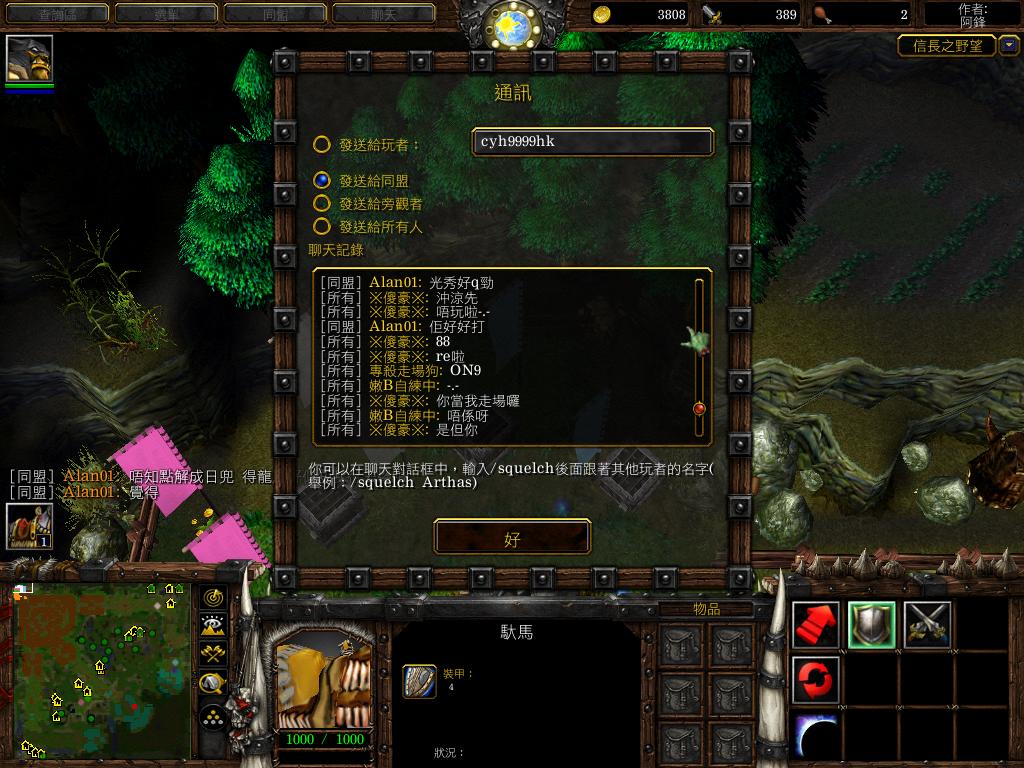This screenshot has width=1024, height=768.
Task: Toggle minimap terrain display button
Action: (213, 626)
